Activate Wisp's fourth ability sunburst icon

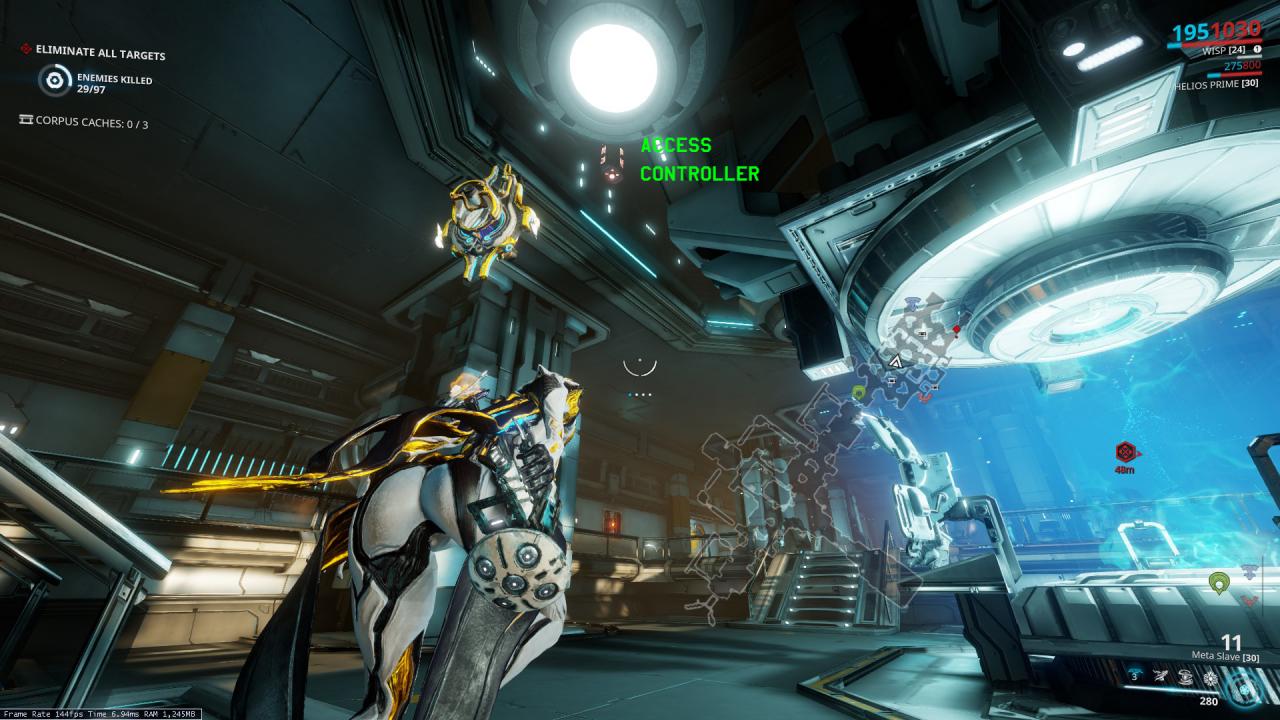coord(1210,677)
